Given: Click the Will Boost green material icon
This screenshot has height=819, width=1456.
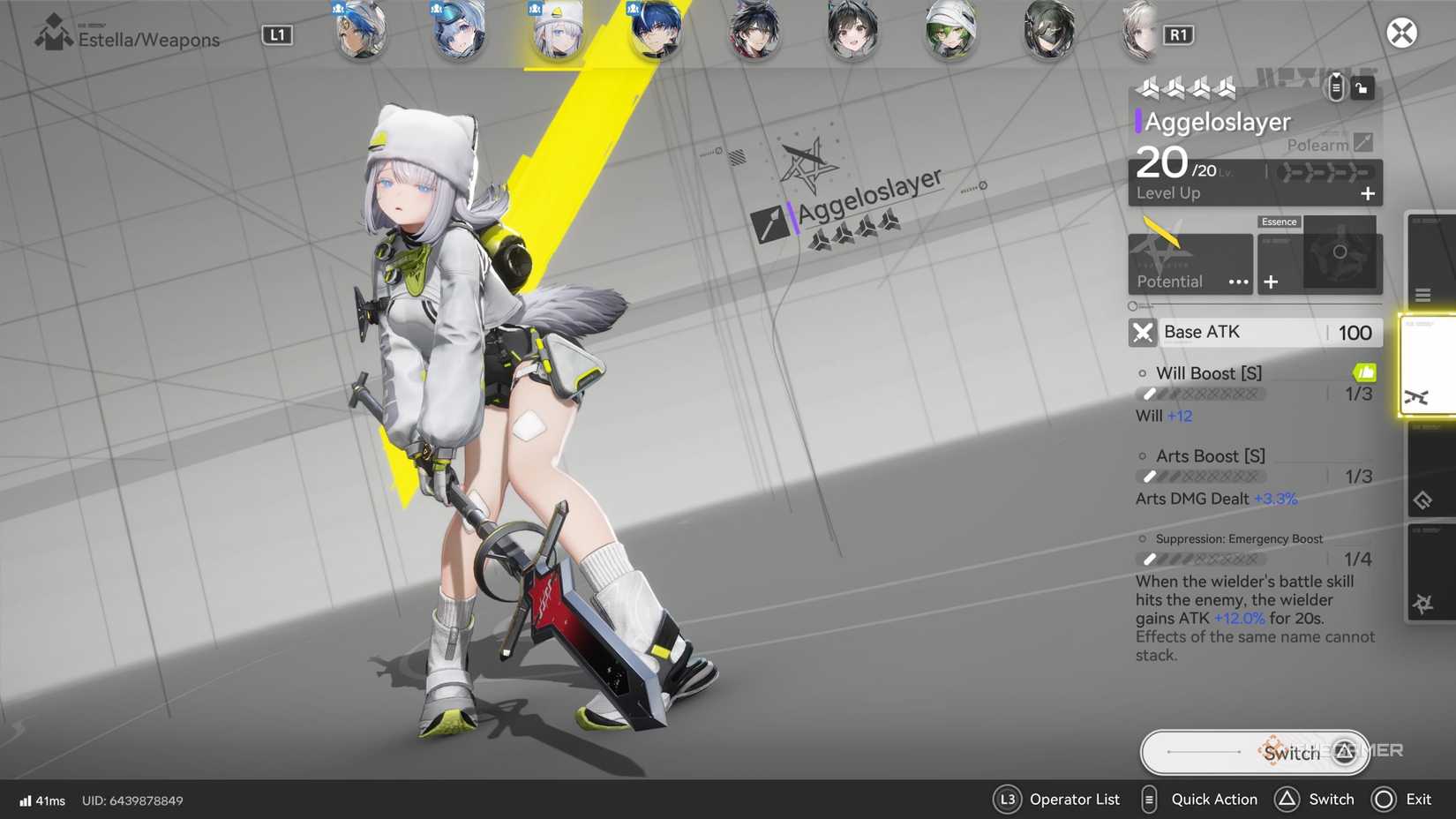Looking at the screenshot, I should (1364, 372).
